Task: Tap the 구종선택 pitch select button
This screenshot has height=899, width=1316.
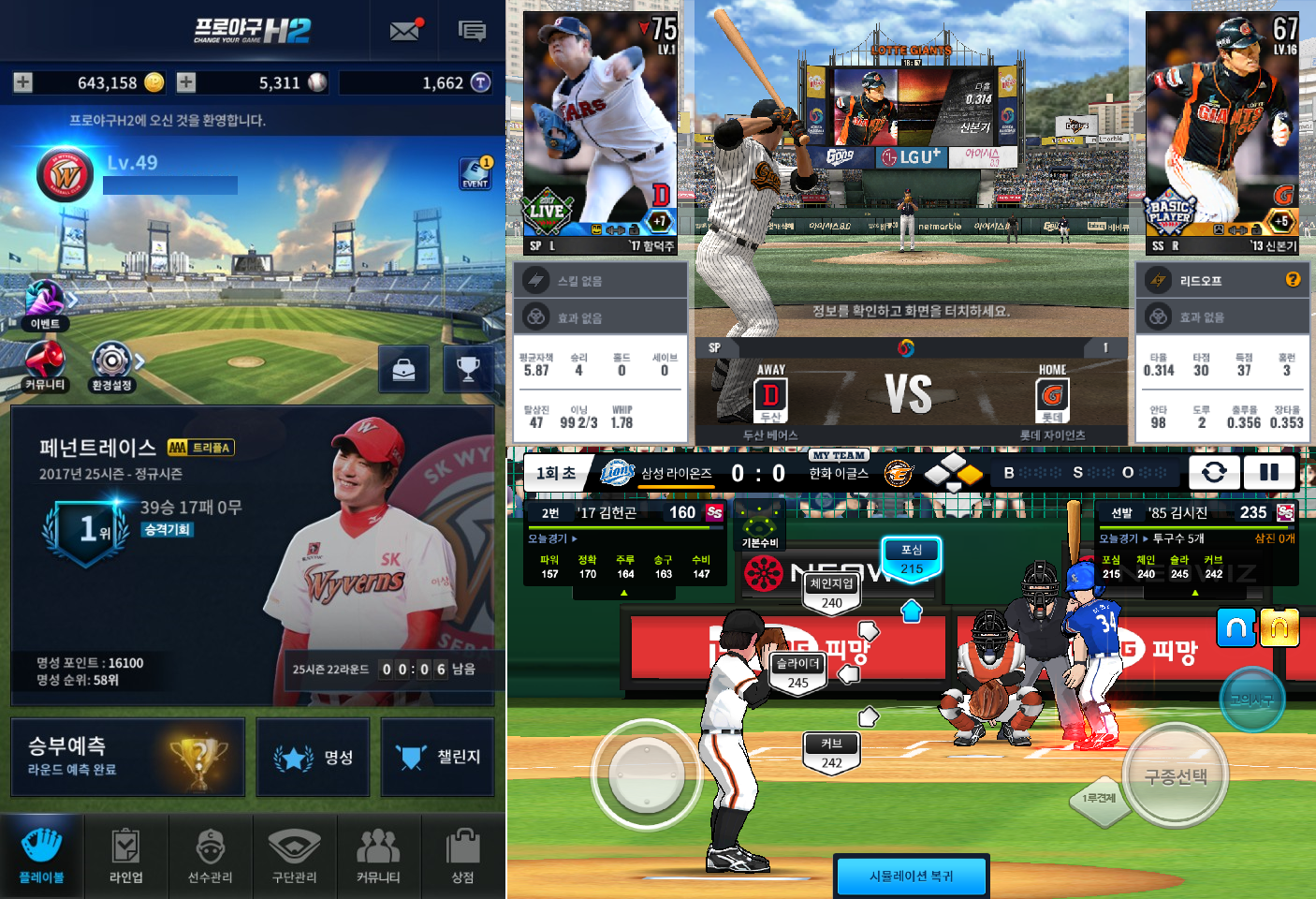Action: [x=1176, y=776]
